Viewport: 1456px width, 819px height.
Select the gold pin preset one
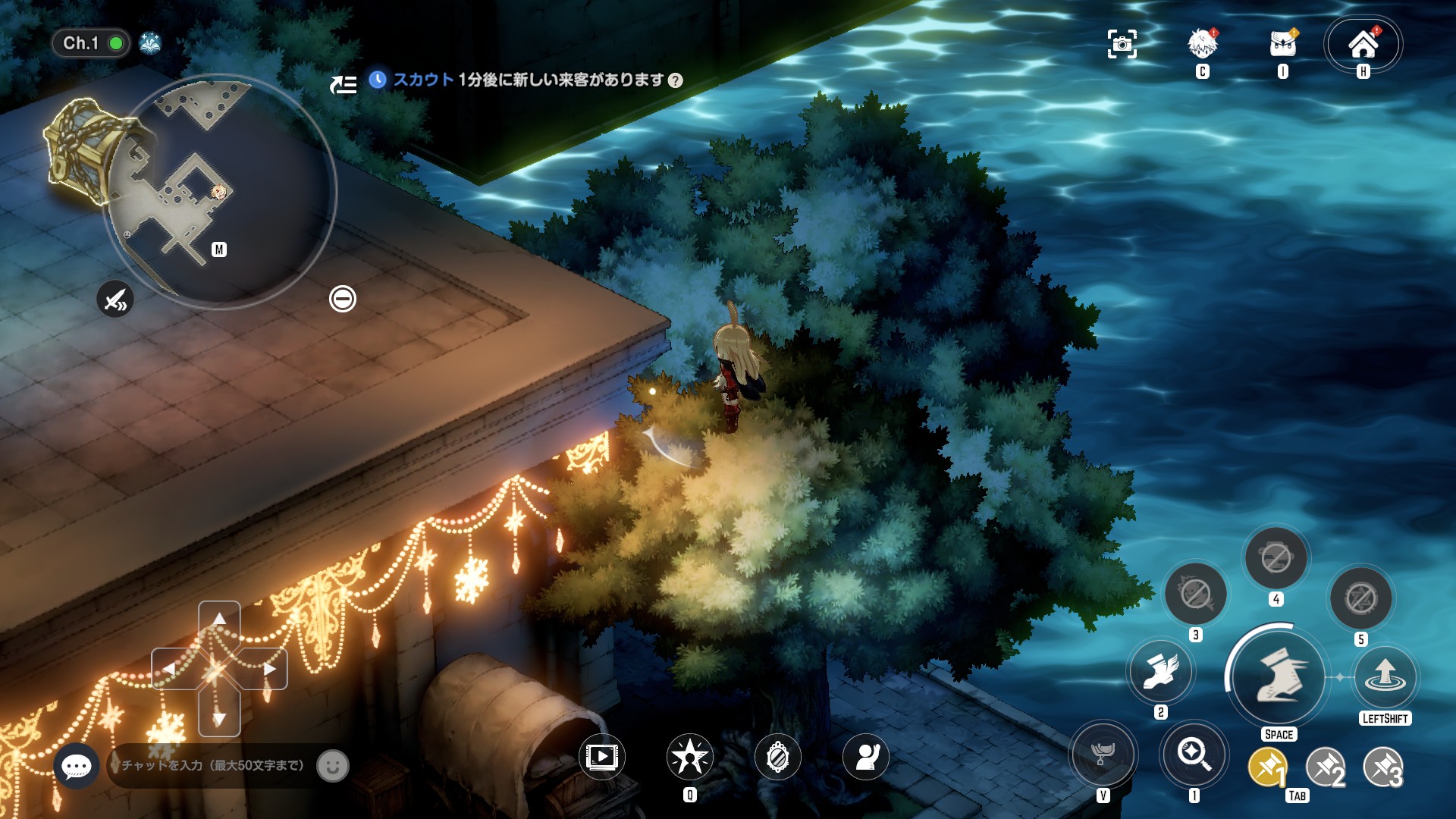(x=1267, y=768)
